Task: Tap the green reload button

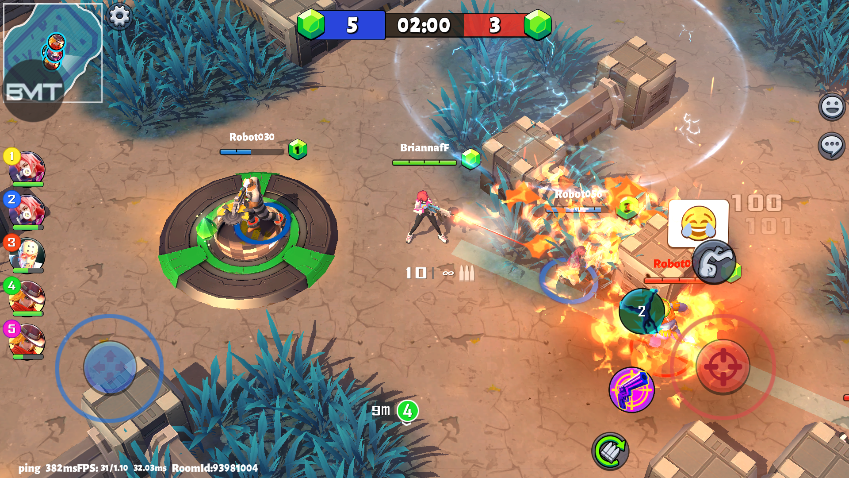Action: 610,451
